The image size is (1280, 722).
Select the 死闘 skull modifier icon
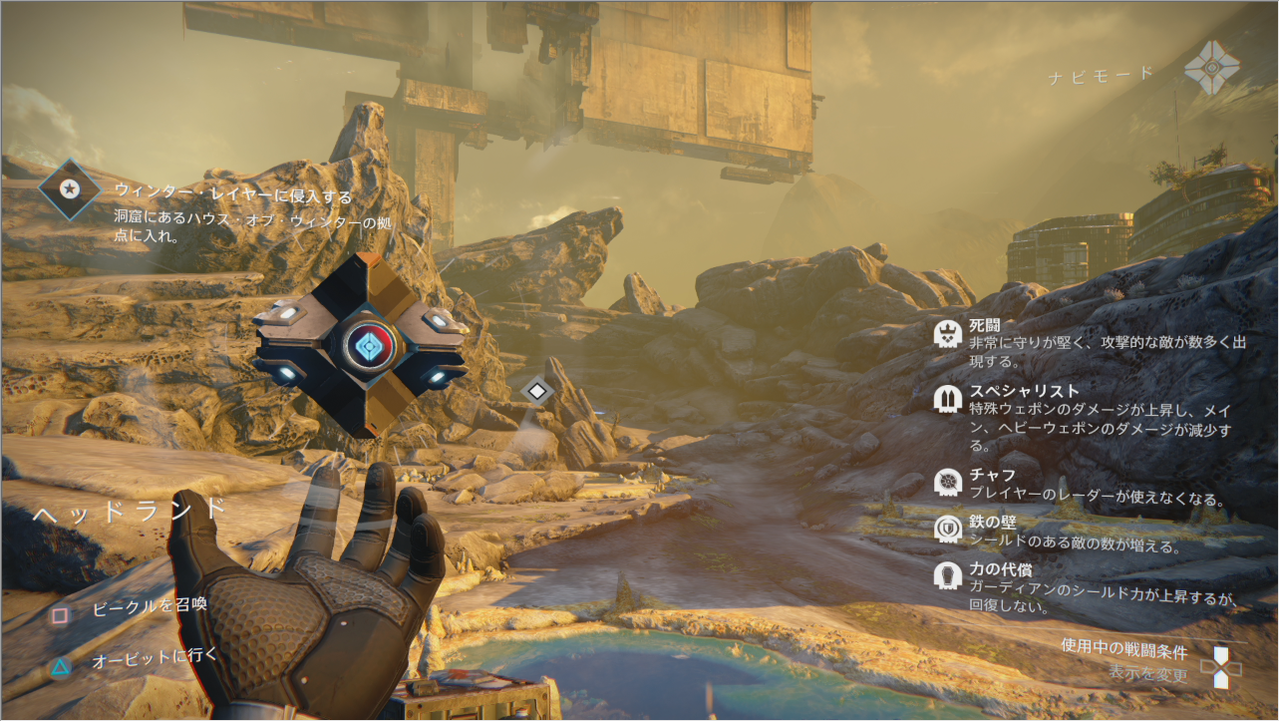947,334
